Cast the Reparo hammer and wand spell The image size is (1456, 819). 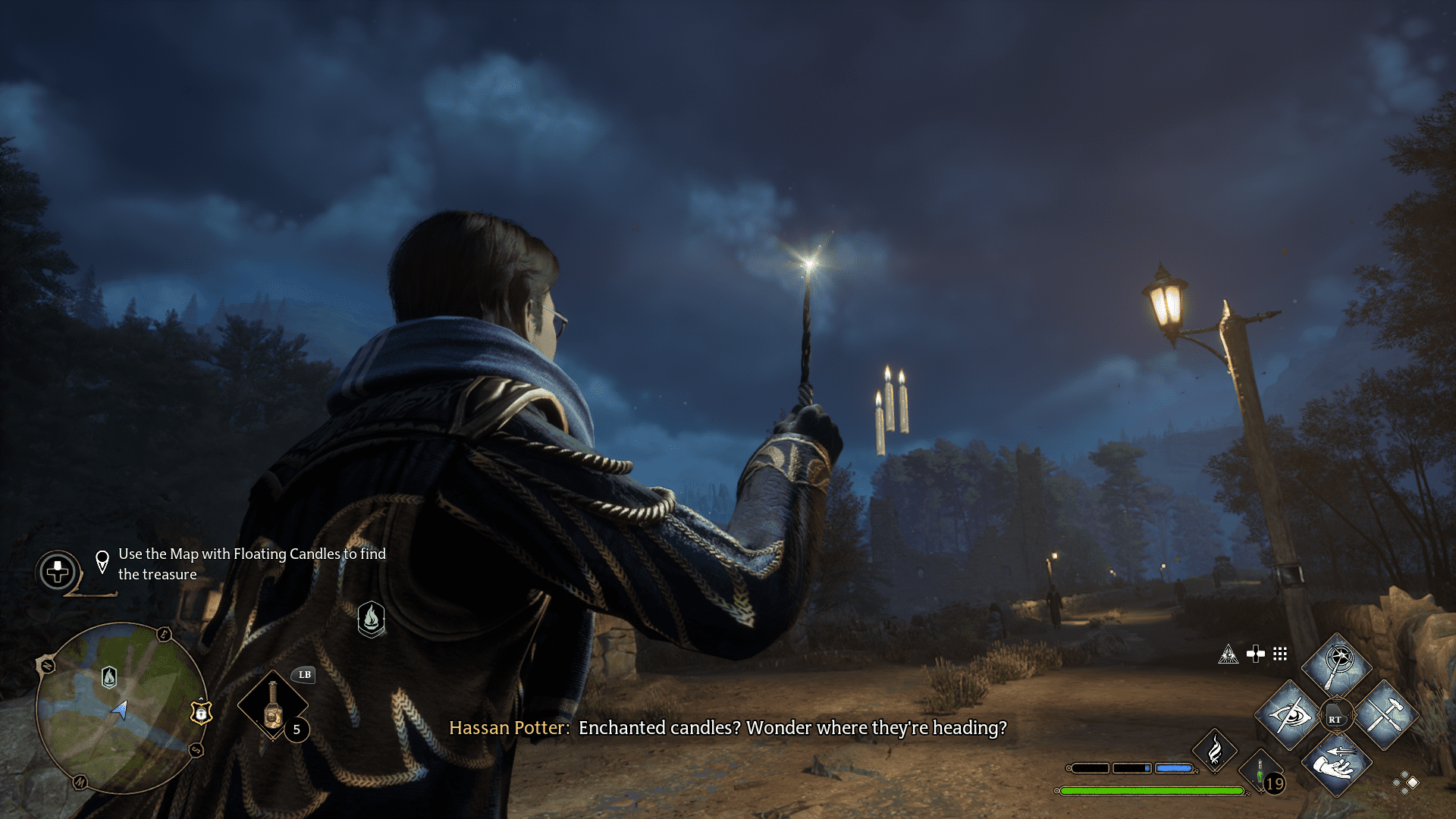click(x=1385, y=715)
